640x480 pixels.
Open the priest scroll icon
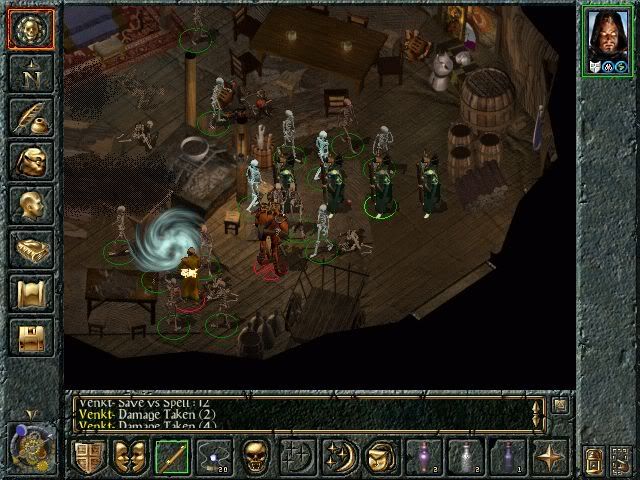[29, 293]
